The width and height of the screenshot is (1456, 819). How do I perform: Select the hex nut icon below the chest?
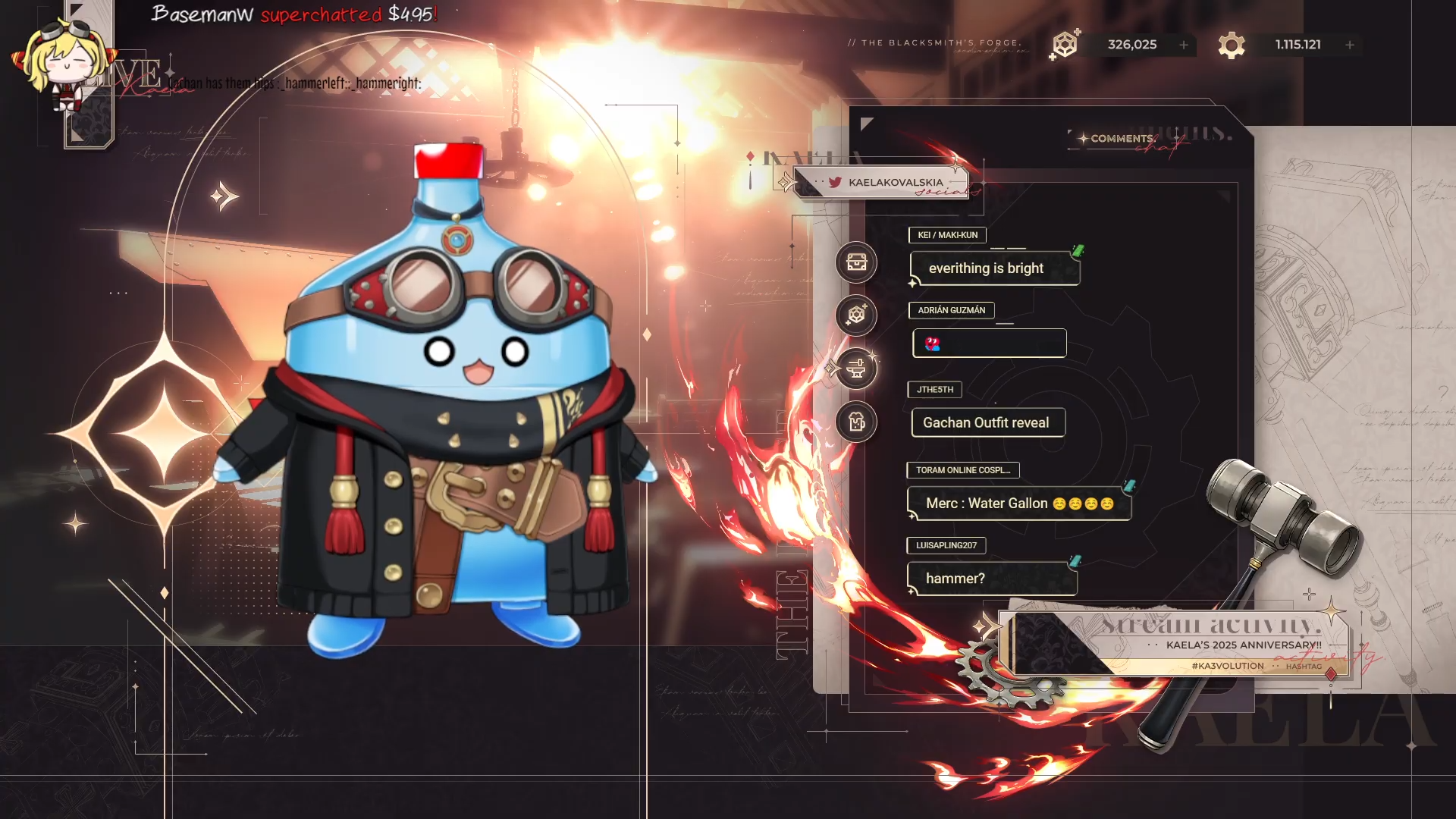[x=856, y=315]
